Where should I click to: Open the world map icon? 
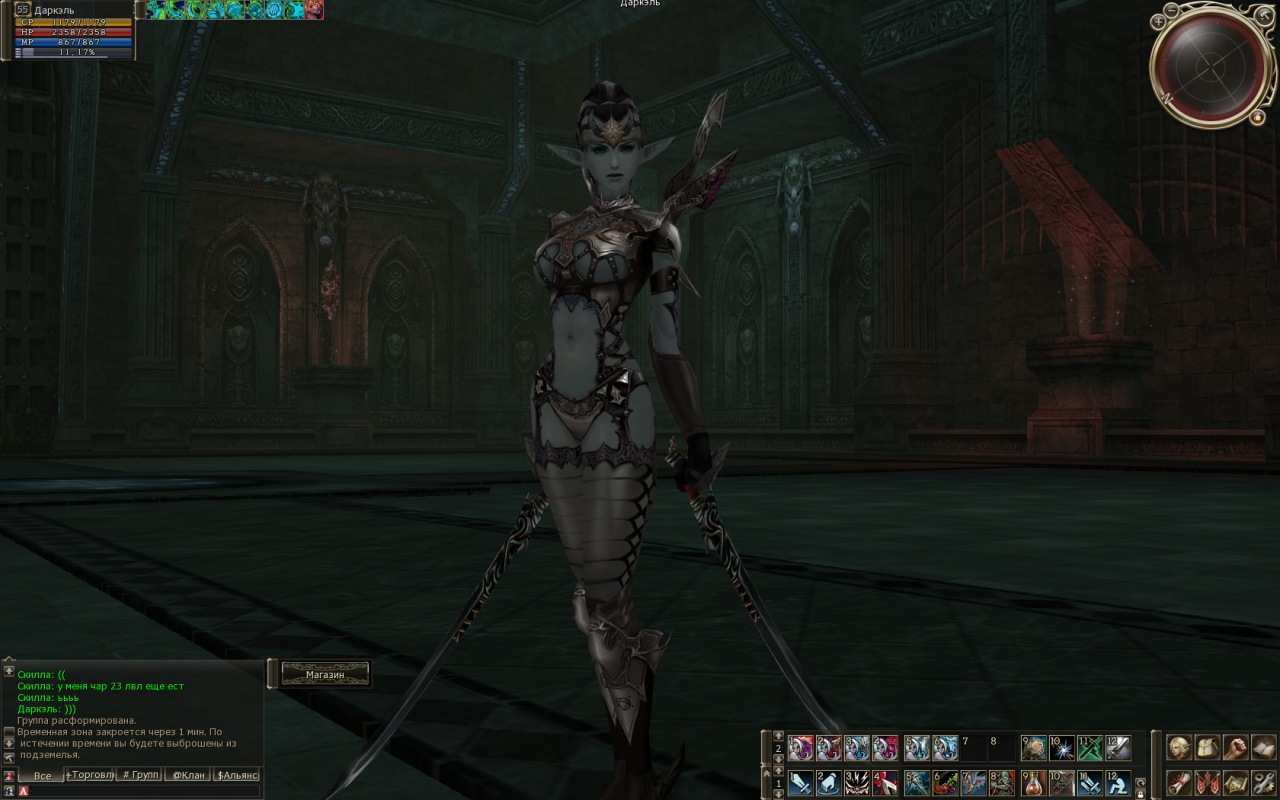(1236, 782)
